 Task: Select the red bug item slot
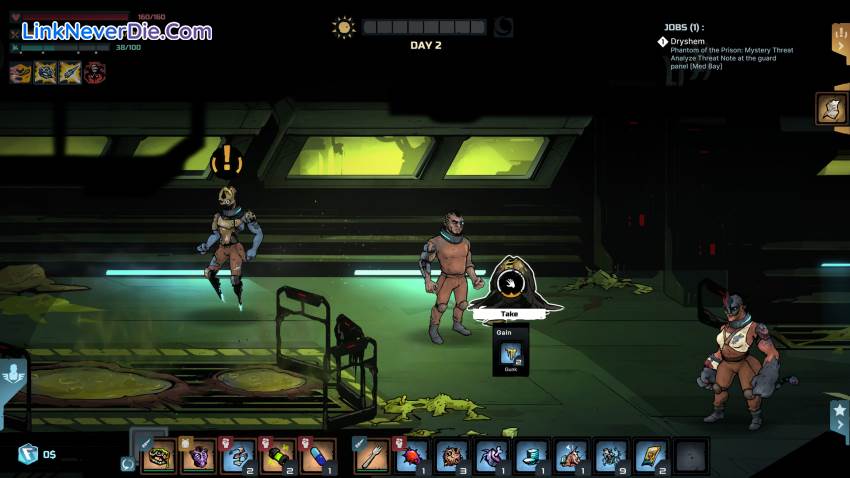(x=412, y=456)
